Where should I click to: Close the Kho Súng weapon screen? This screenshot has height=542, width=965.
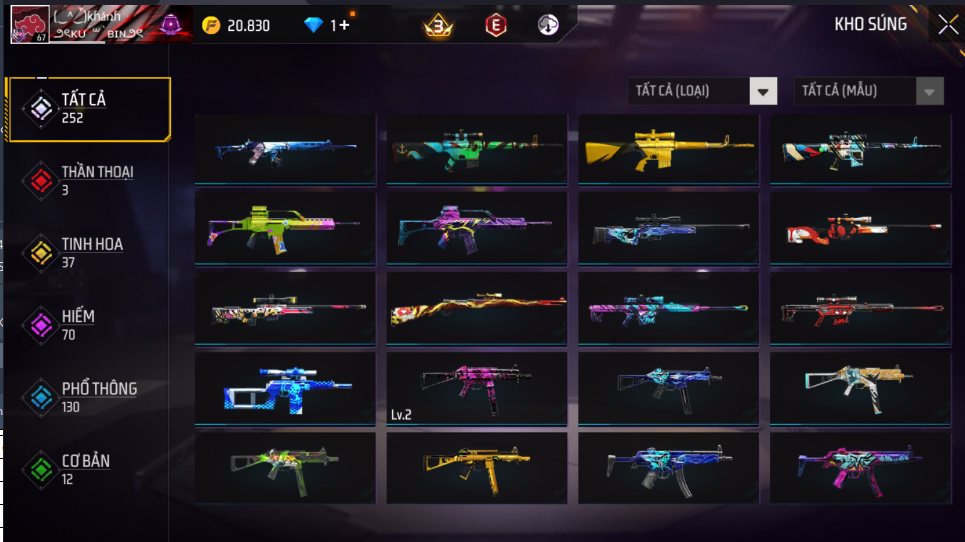tap(947, 26)
